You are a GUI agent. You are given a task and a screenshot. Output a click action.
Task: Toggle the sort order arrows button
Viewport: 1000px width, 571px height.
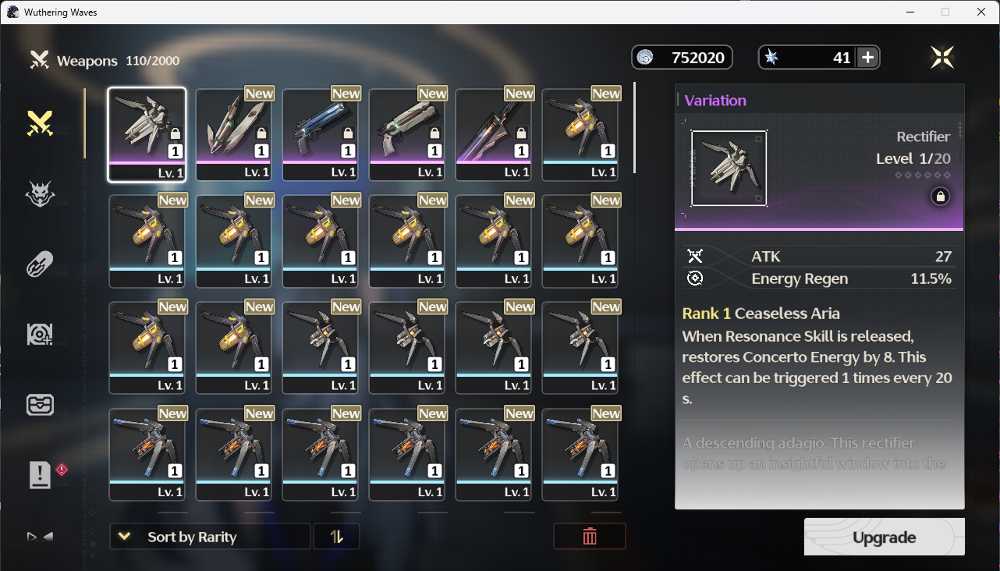tap(337, 537)
